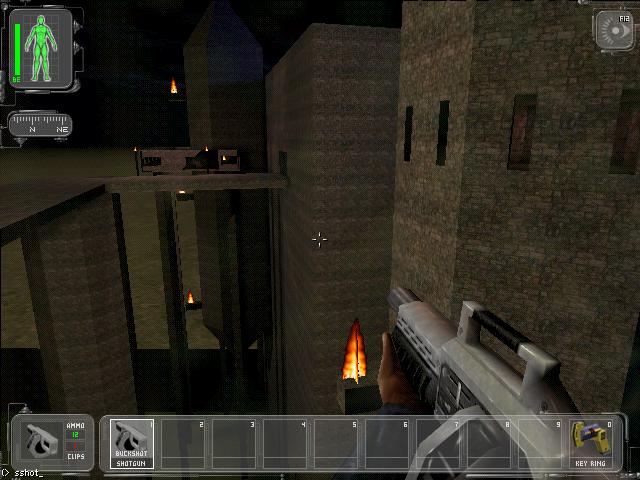
Task: Click the equipped weapon ammo panel icon
Action: point(42,442)
